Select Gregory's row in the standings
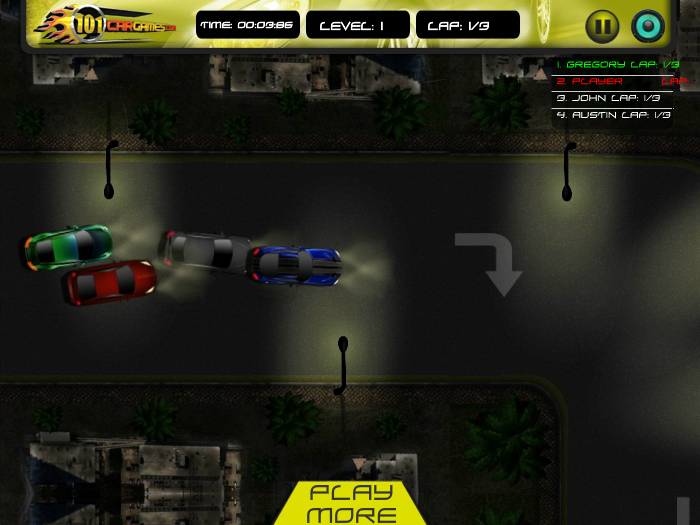700x525 pixels. (x=619, y=64)
